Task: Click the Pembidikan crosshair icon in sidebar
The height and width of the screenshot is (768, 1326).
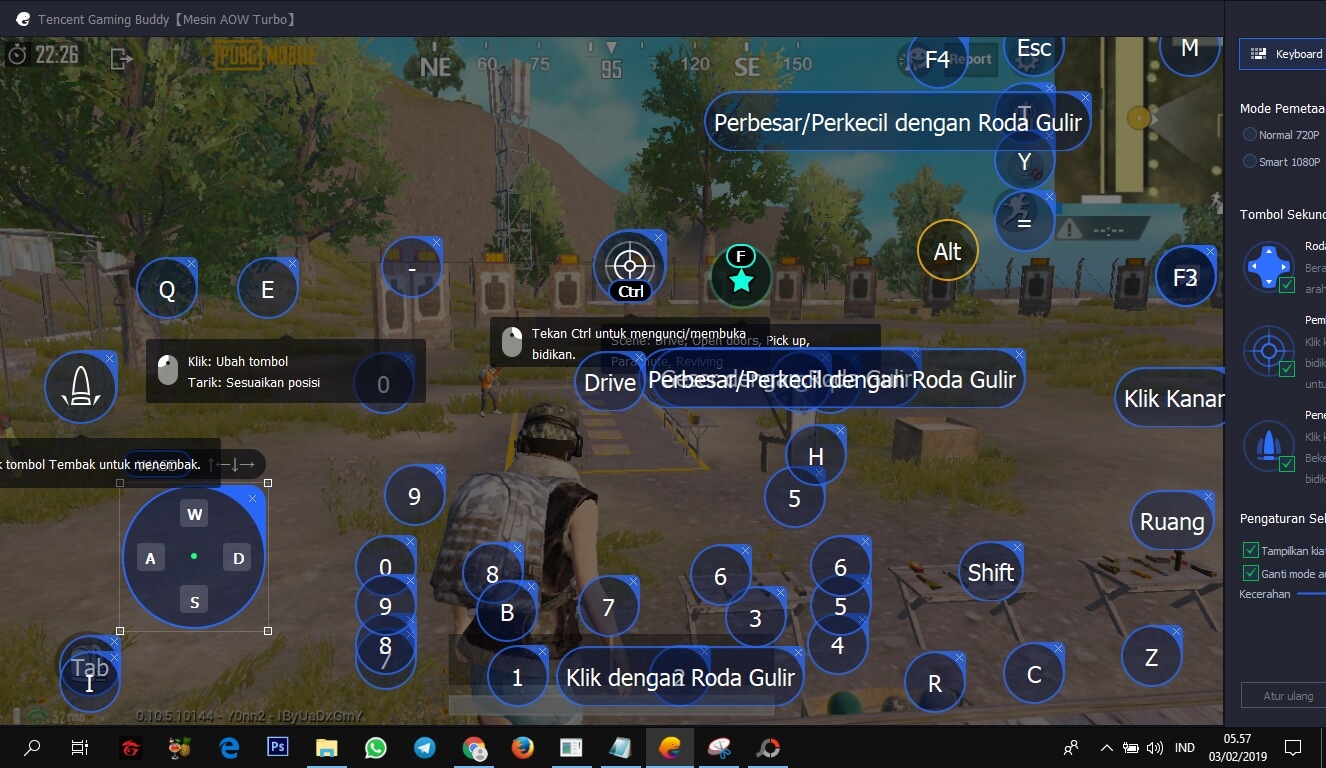Action: click(x=1268, y=350)
